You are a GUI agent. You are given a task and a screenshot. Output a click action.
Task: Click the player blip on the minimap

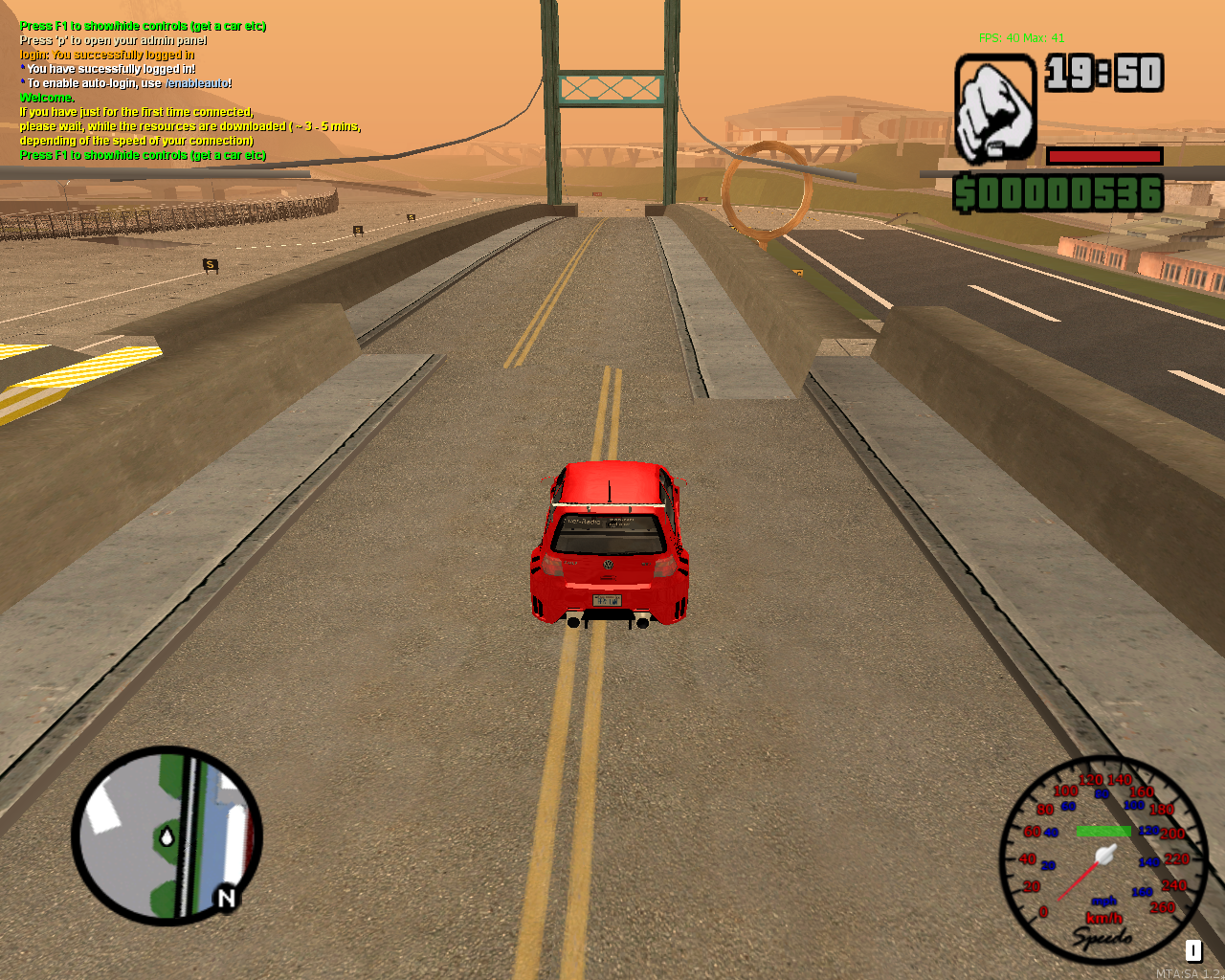pos(167,835)
